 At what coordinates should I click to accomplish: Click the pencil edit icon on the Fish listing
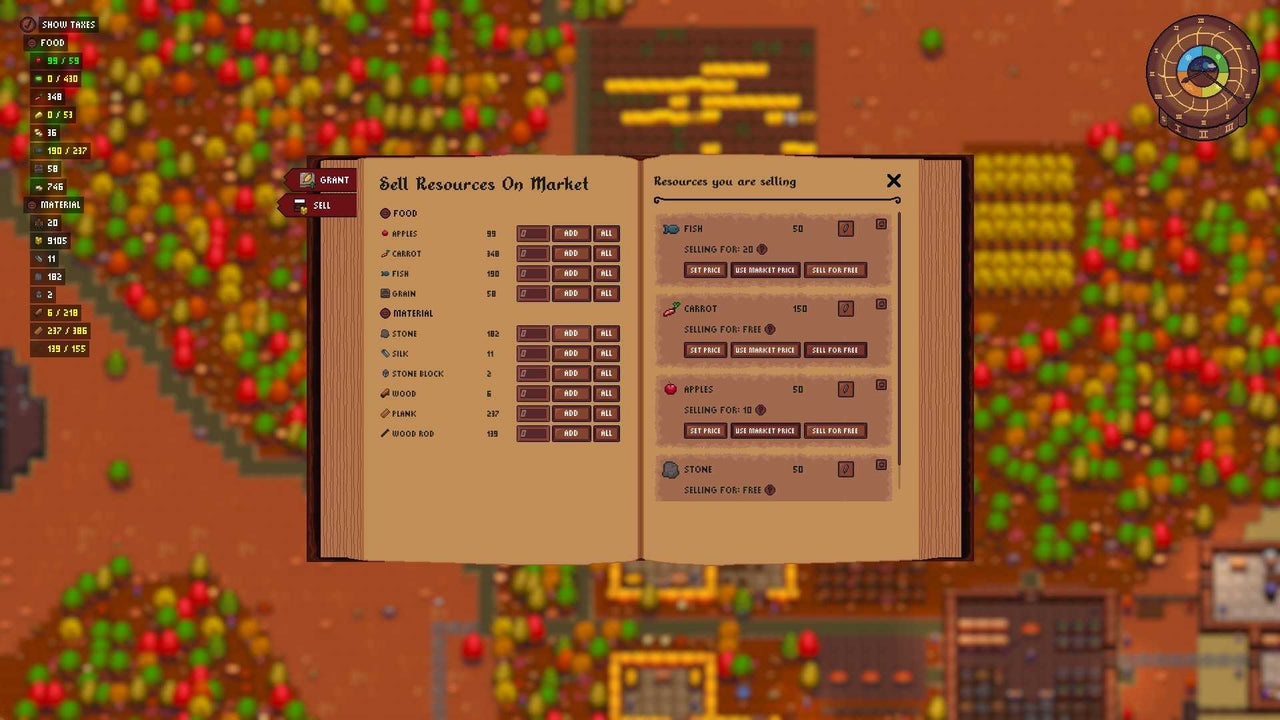coord(846,228)
